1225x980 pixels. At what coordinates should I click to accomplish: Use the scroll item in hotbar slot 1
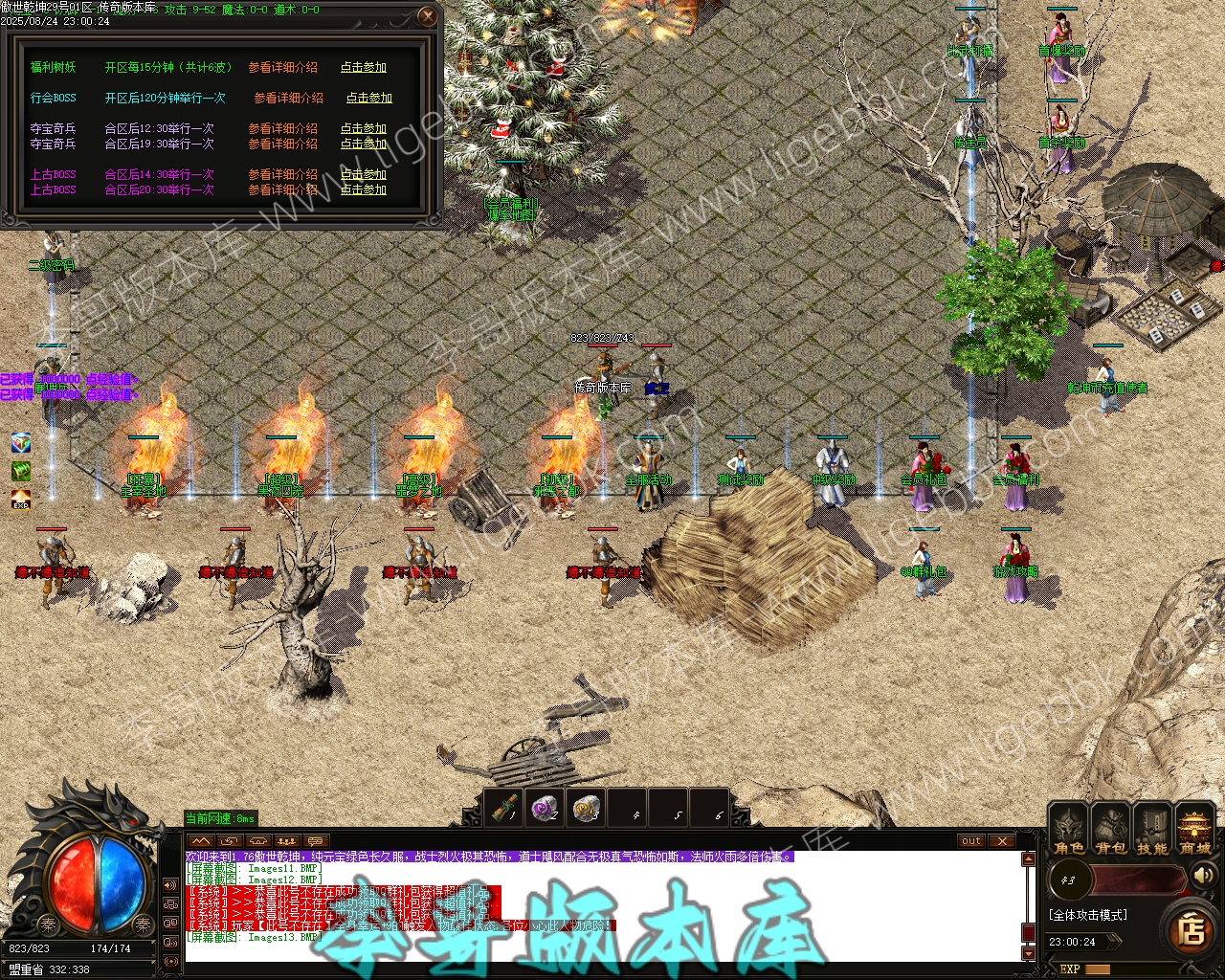[504, 809]
